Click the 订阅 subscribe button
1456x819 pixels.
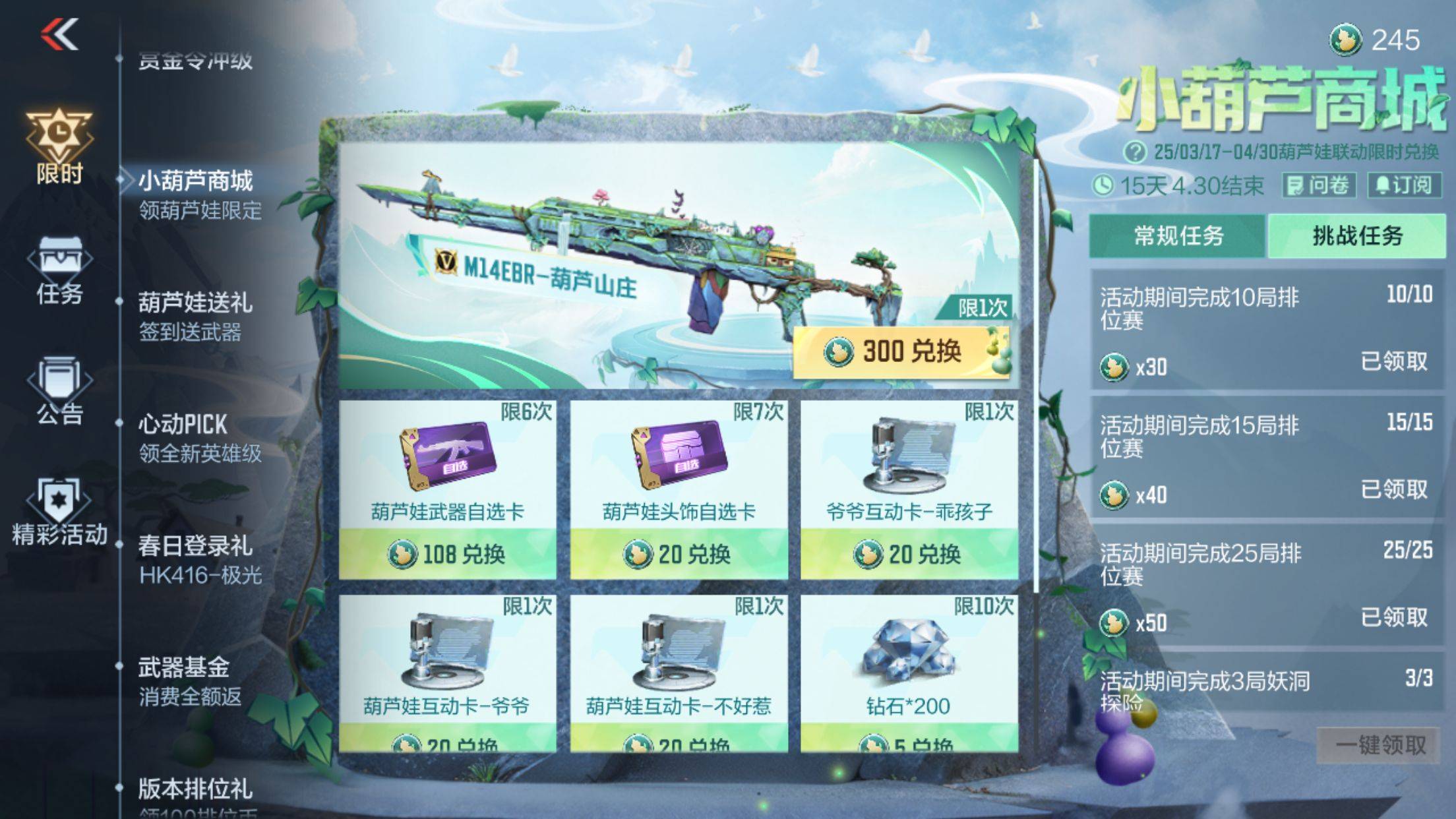(x=1404, y=185)
